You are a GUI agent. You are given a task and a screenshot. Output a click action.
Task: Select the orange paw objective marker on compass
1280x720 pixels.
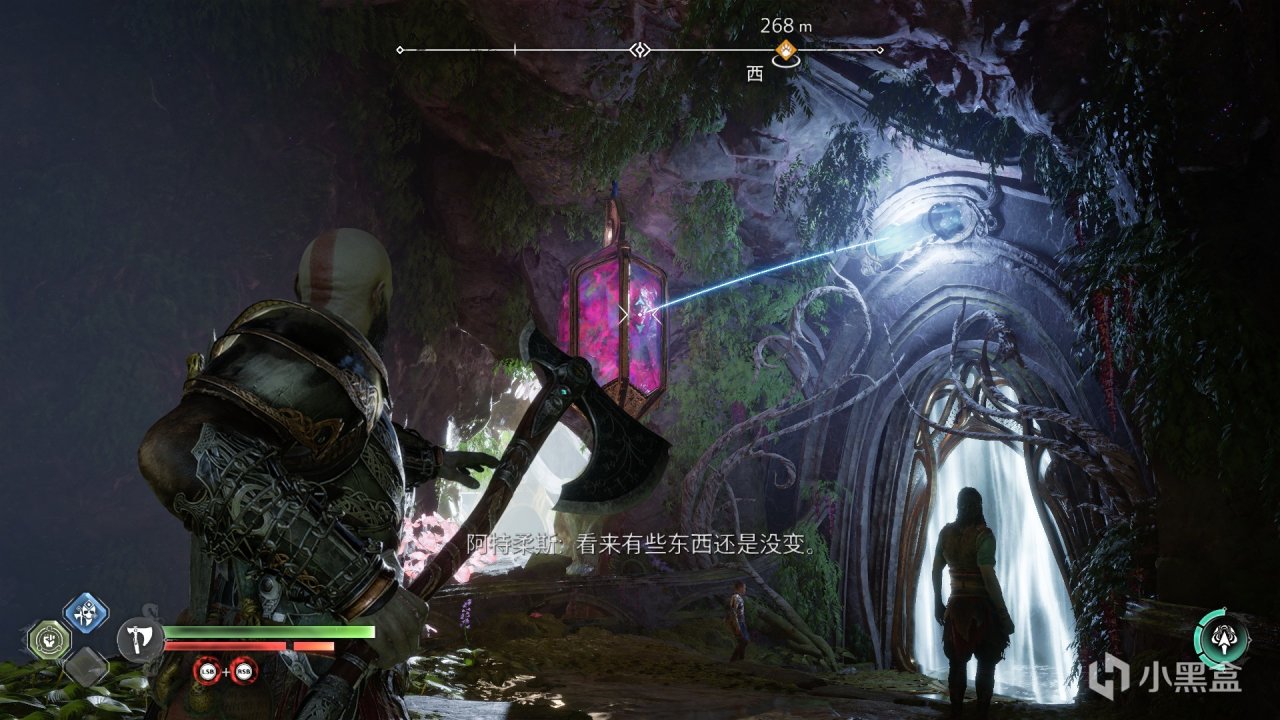787,50
